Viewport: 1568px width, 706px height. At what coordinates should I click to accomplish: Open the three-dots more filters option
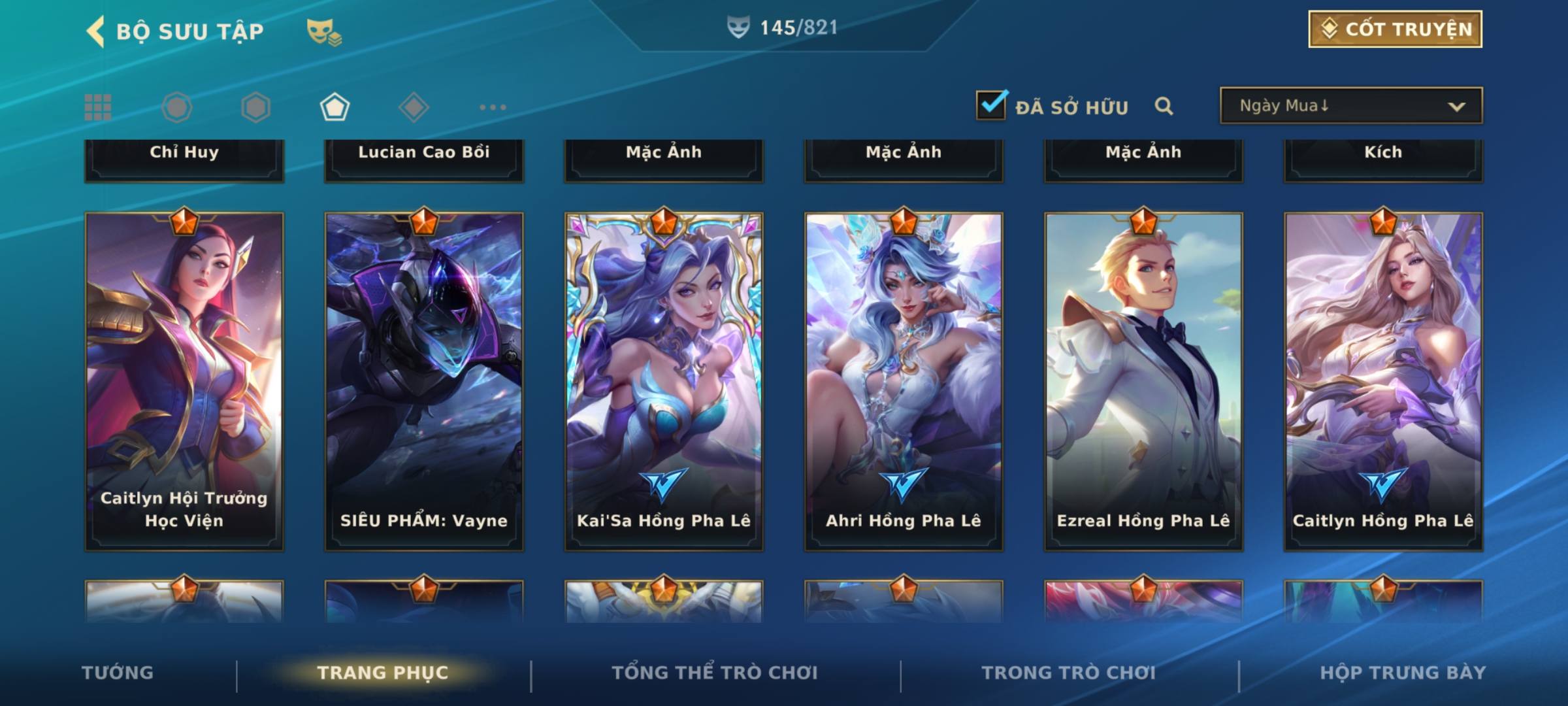pos(493,107)
